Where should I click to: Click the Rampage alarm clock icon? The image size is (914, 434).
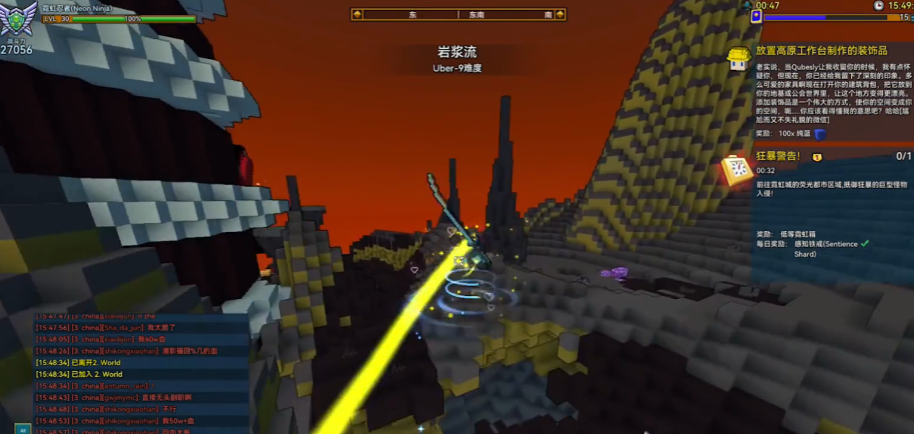738,170
